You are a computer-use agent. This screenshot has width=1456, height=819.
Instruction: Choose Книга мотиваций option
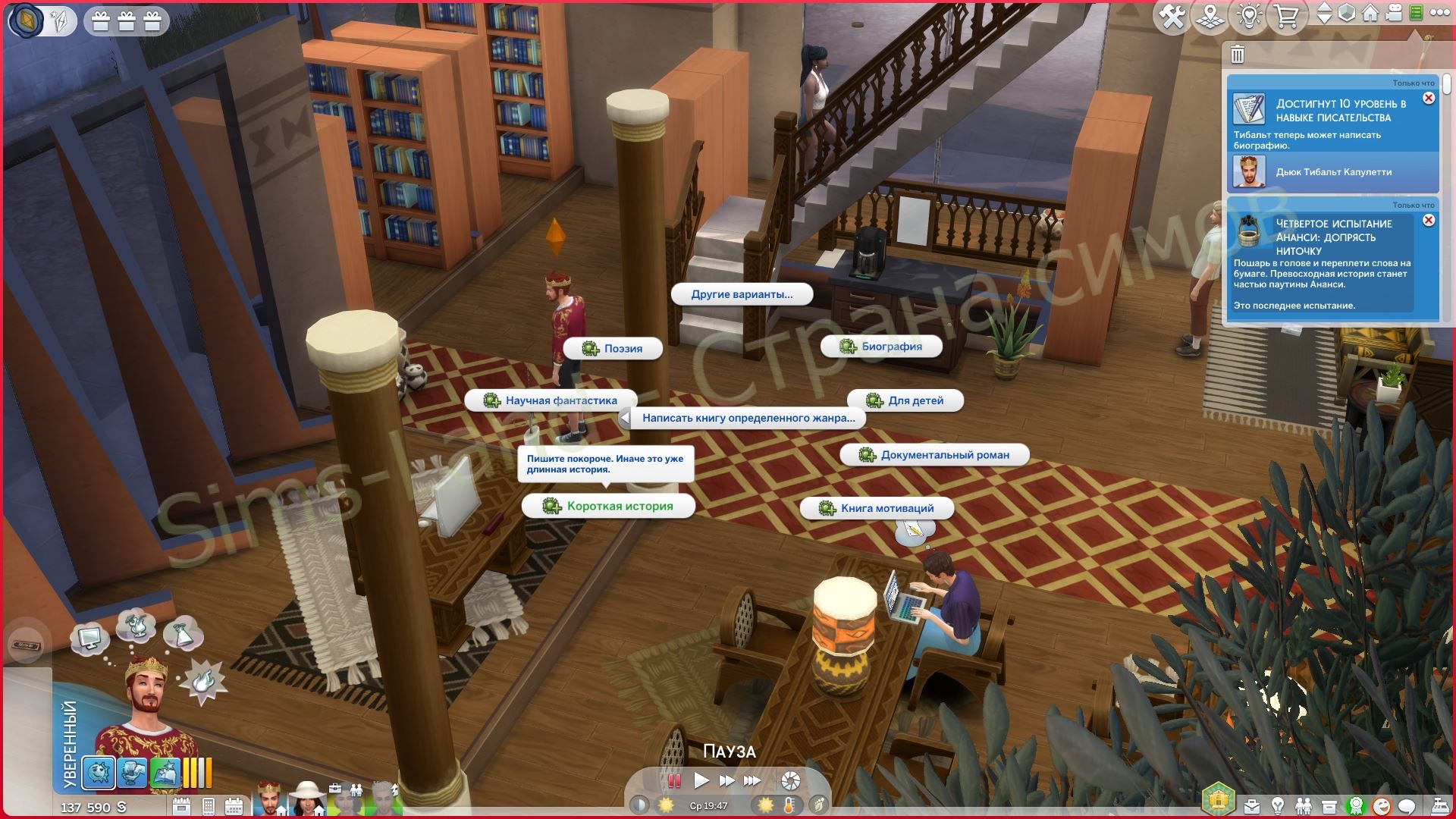pos(877,508)
